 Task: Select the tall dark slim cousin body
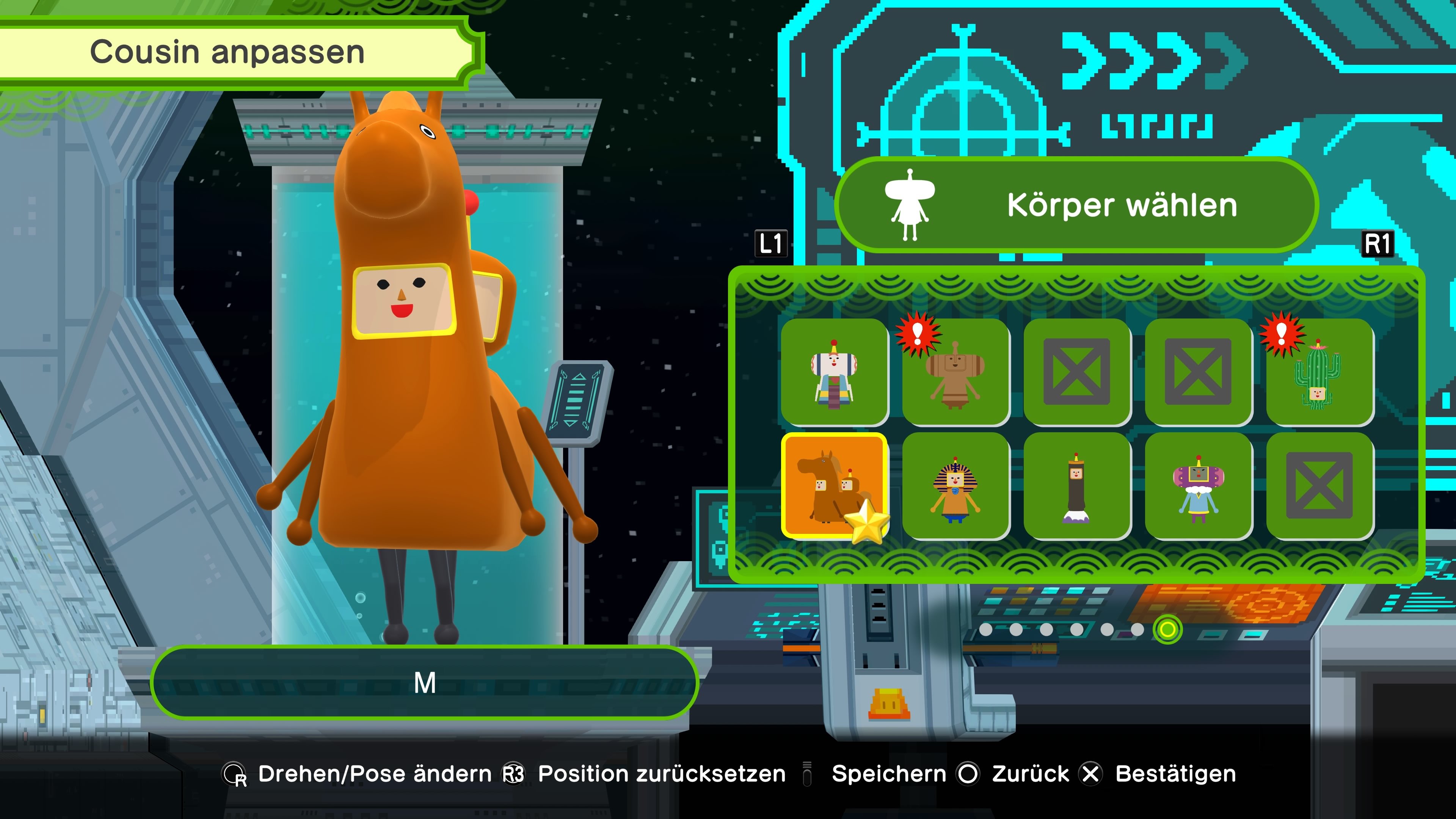pos(1077,487)
